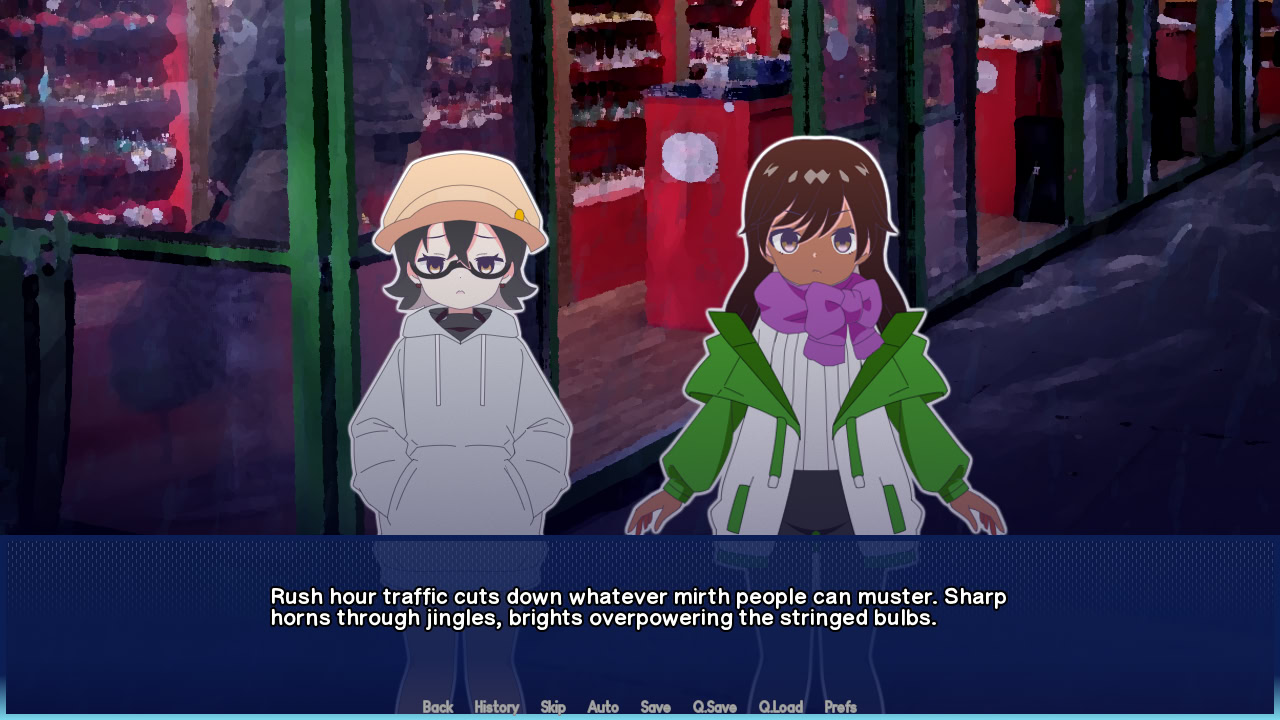Viewport: 1280px width, 720px height.
Task: Open the Prefs settings screen
Action: [x=840, y=707]
